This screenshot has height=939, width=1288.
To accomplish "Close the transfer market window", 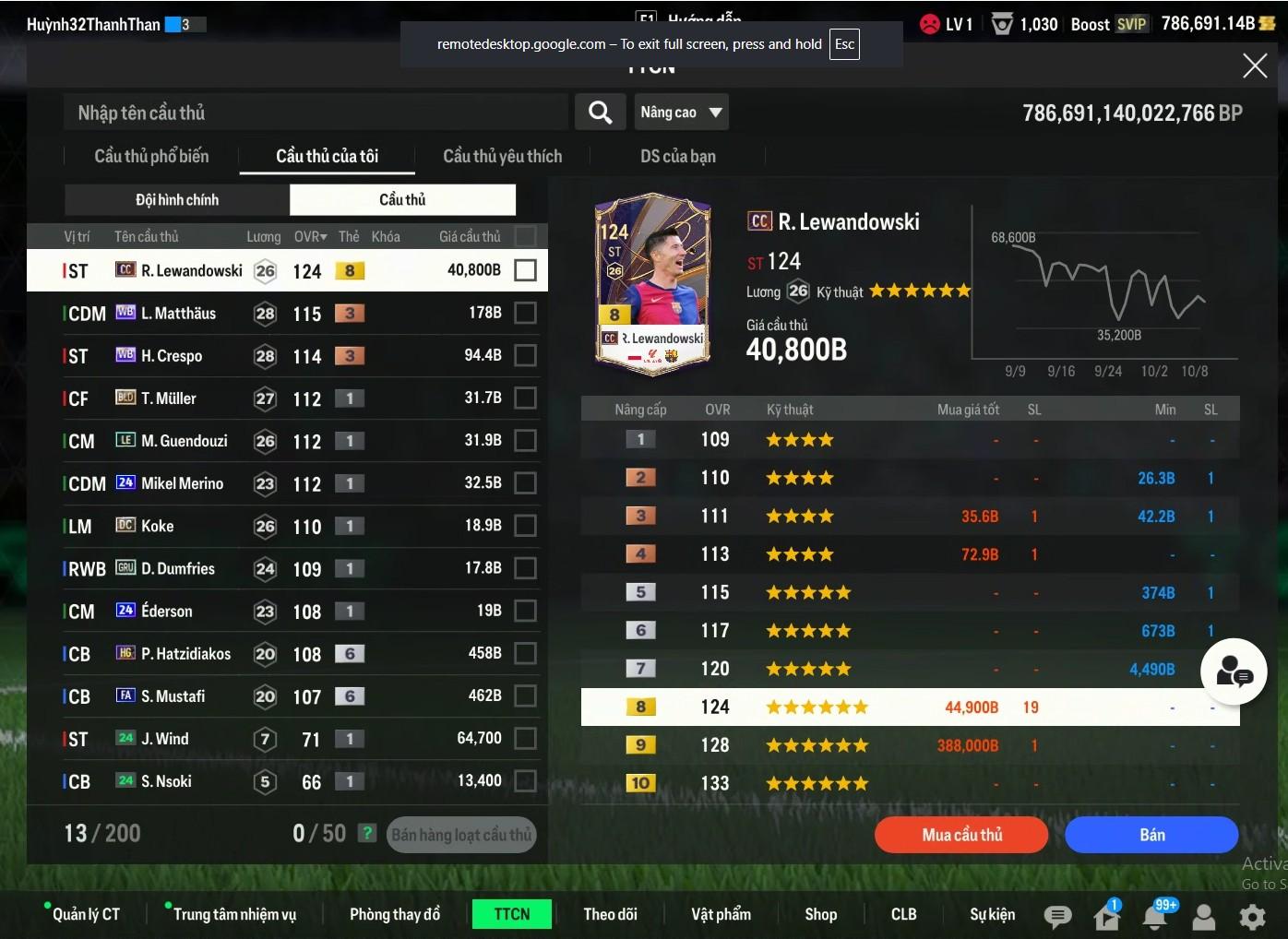I will point(1255,65).
